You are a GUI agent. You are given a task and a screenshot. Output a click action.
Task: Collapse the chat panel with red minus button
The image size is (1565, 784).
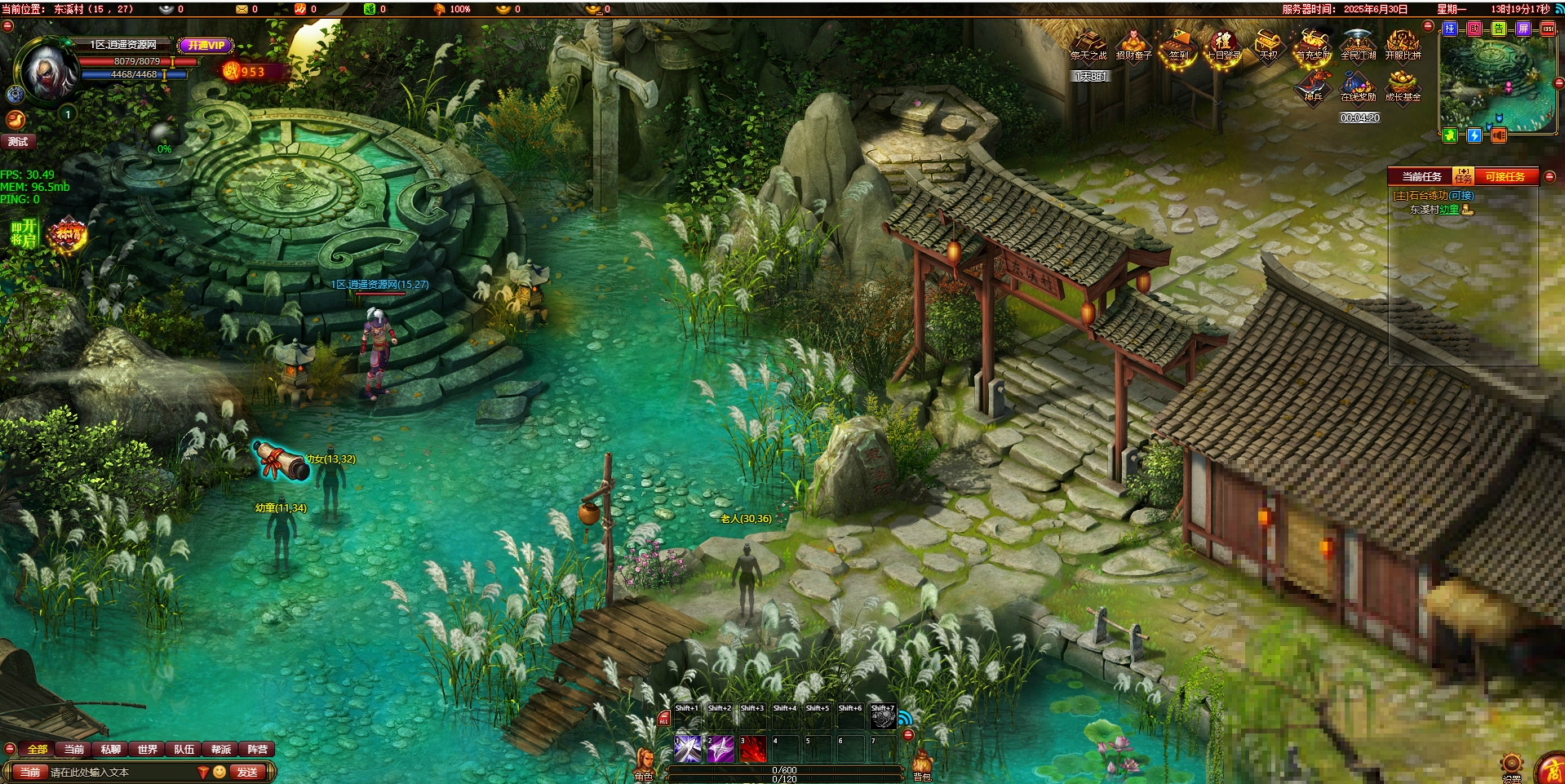pyautogui.click(x=10, y=749)
